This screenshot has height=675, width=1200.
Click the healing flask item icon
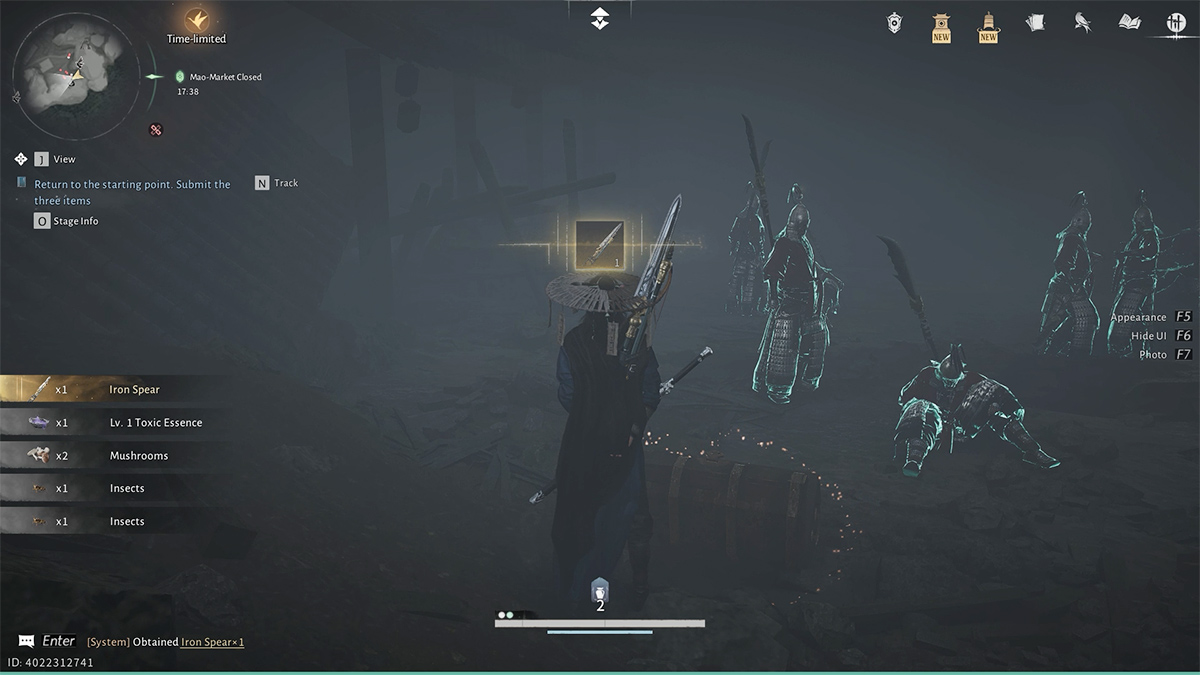(x=600, y=590)
